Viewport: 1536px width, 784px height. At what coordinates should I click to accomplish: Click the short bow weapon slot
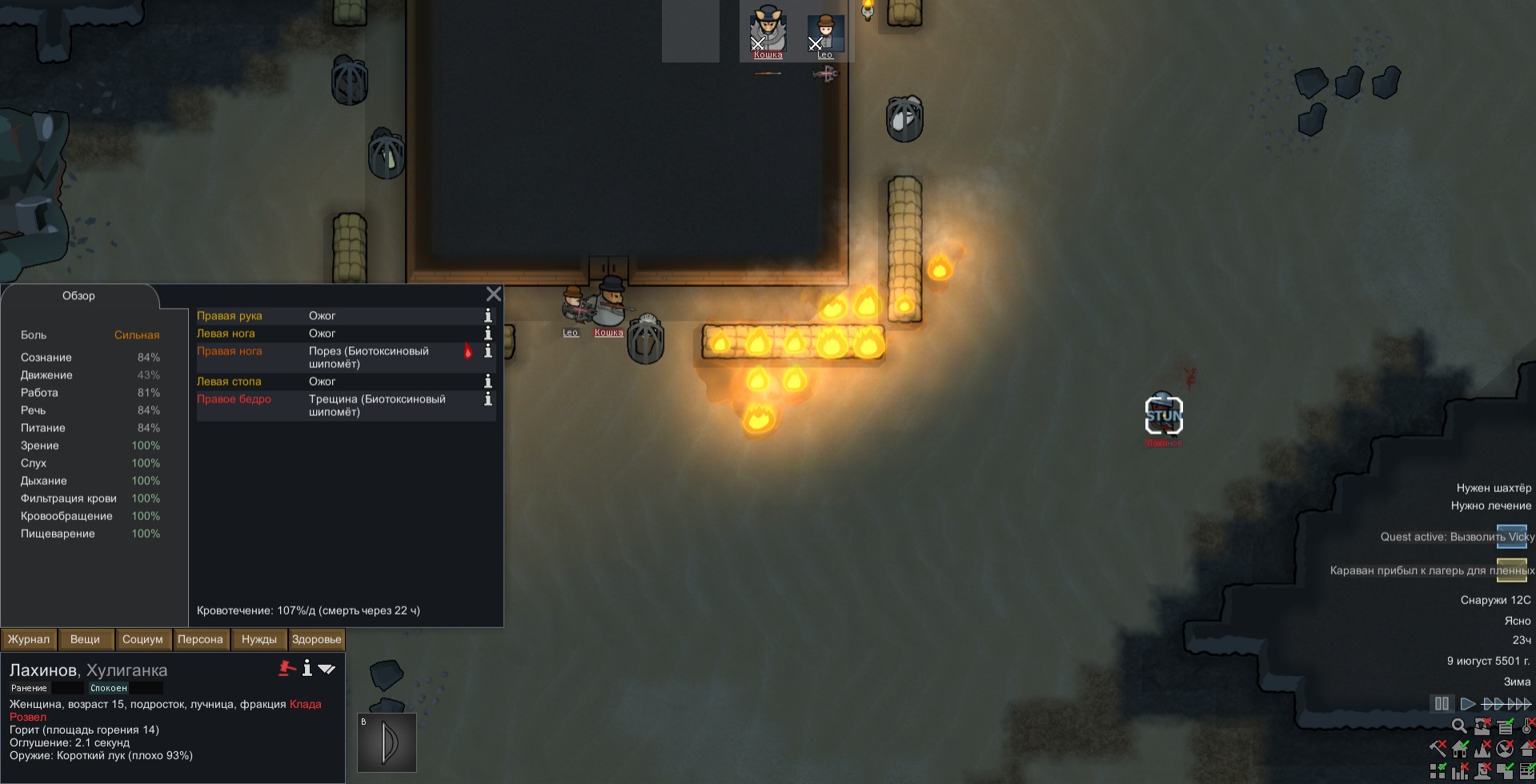click(387, 742)
